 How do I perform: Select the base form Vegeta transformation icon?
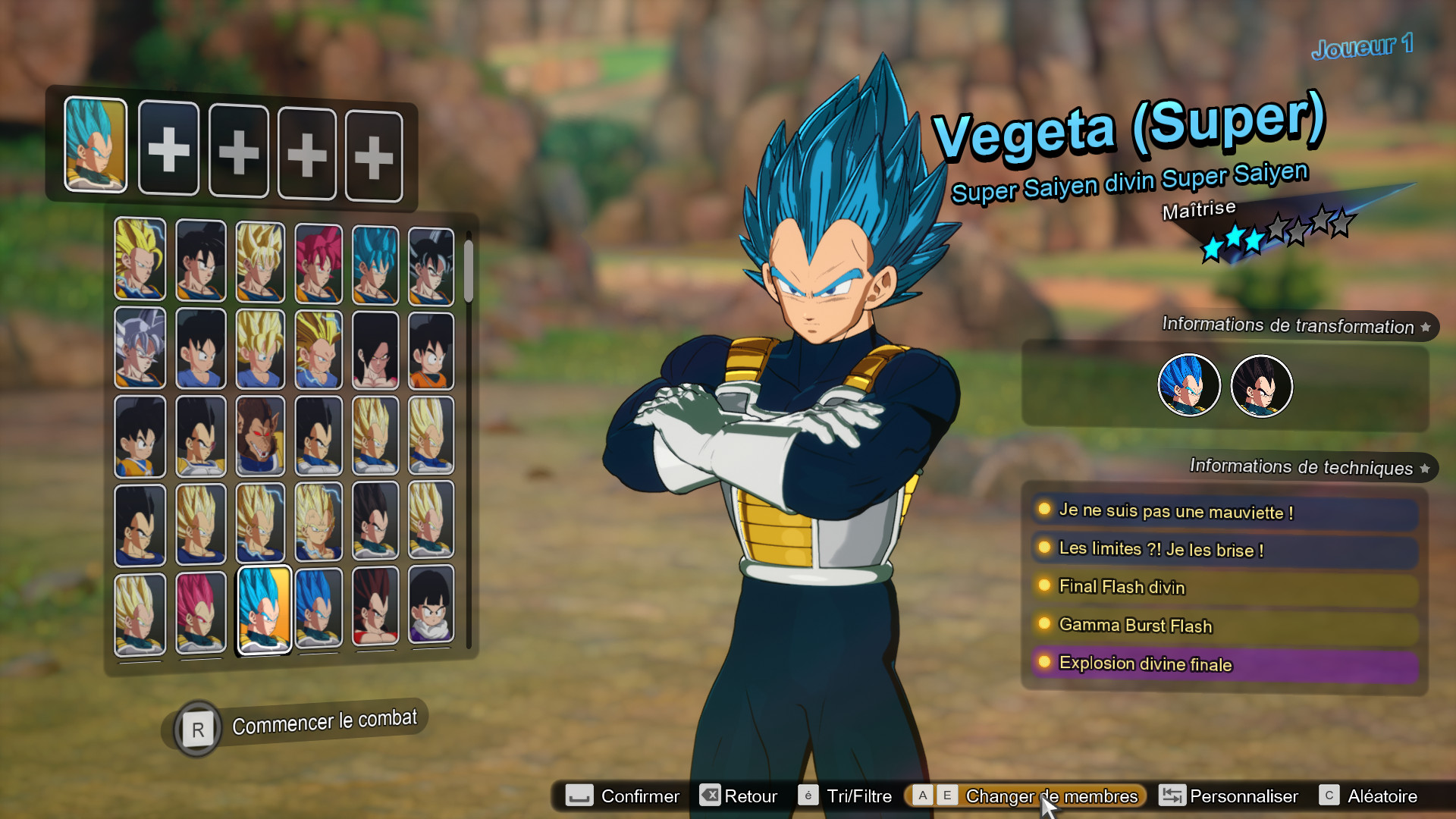pos(1261,386)
